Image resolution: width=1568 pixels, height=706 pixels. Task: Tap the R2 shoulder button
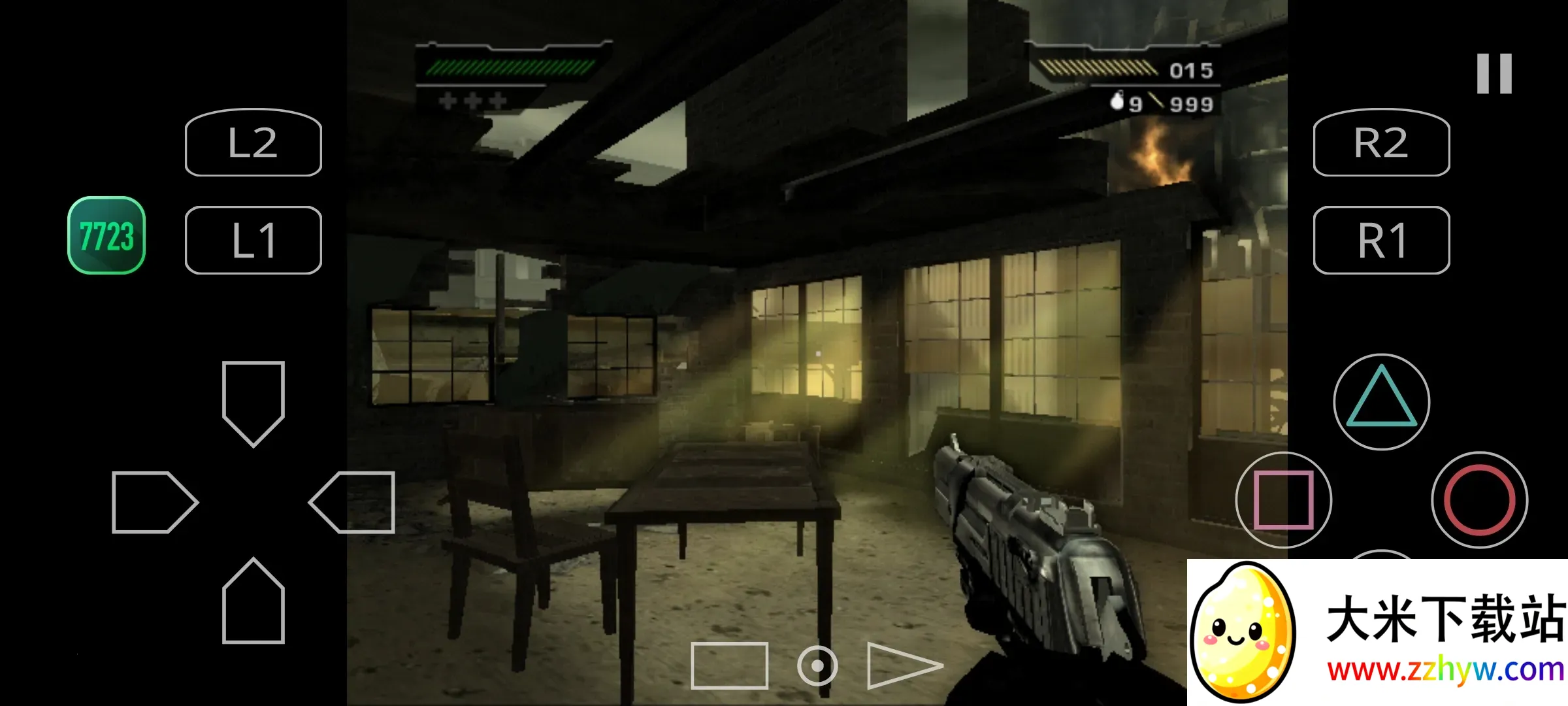(x=1381, y=143)
